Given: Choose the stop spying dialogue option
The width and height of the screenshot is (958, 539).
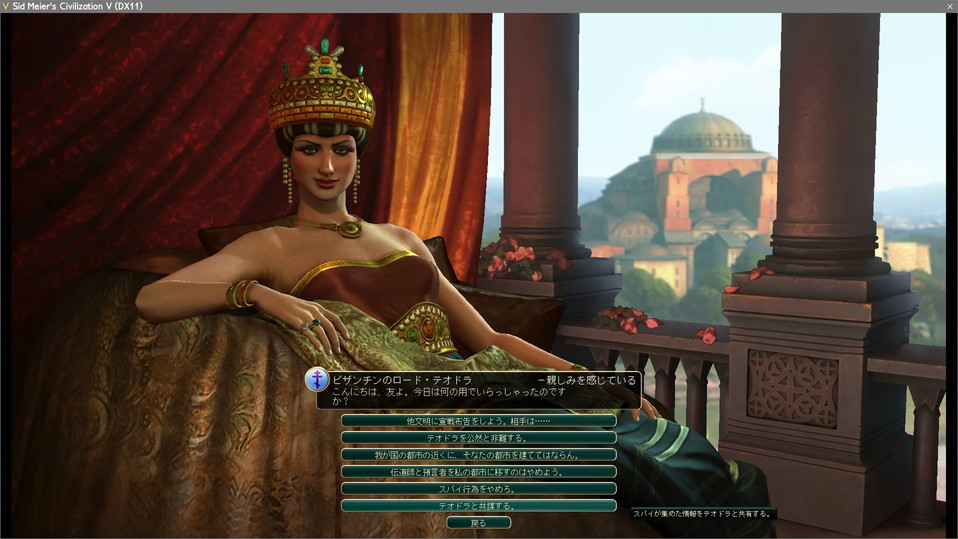Looking at the screenshot, I should (x=478, y=489).
